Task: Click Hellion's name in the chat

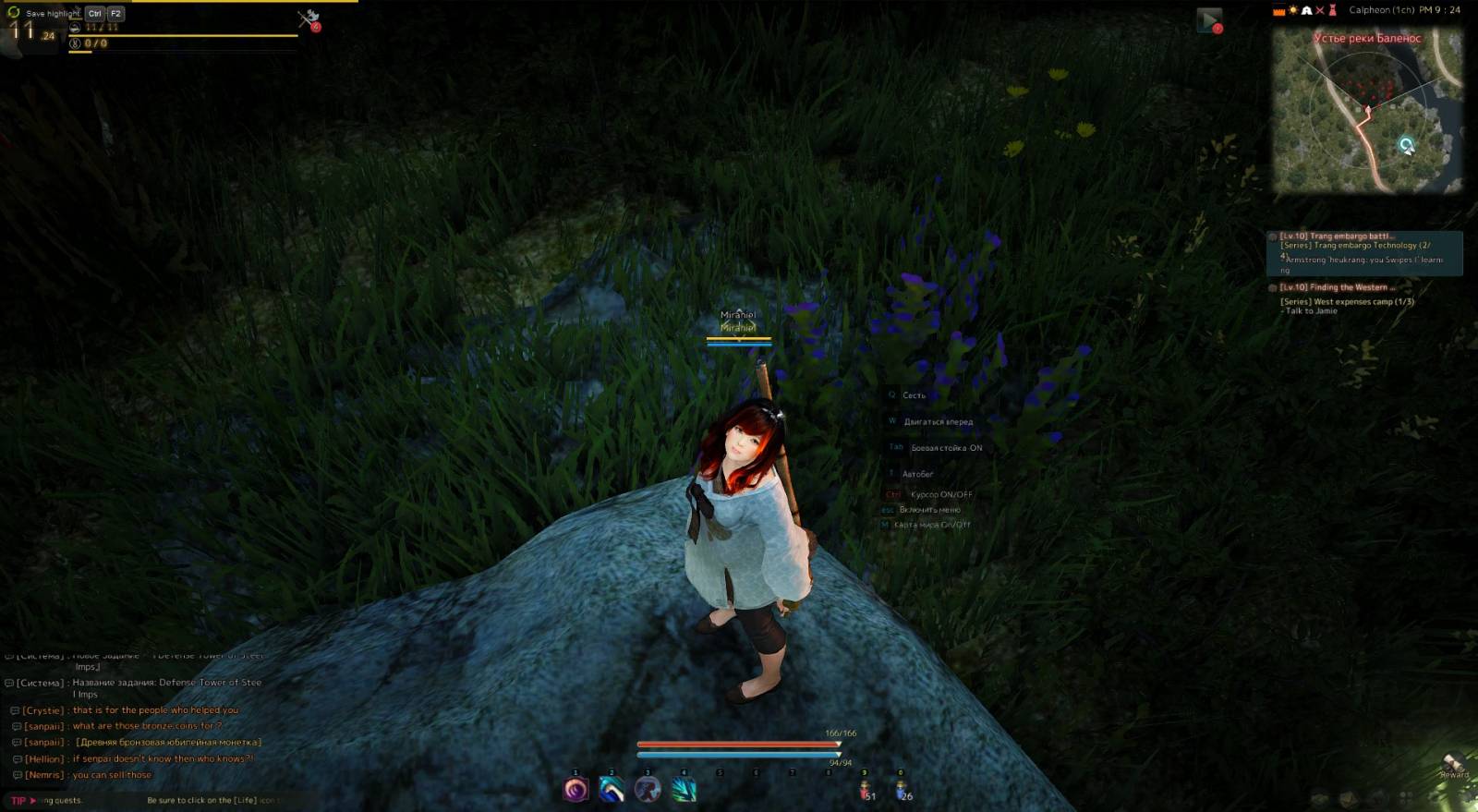Action: coord(44,759)
